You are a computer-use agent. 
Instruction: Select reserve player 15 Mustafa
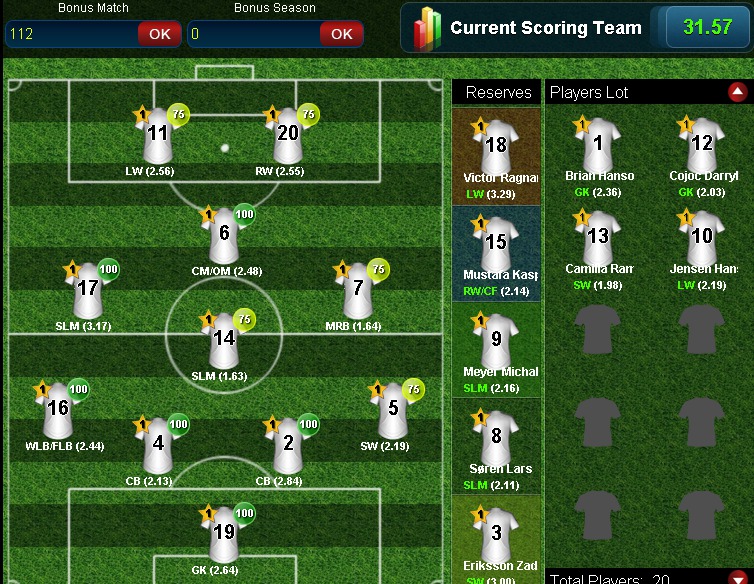click(496, 244)
